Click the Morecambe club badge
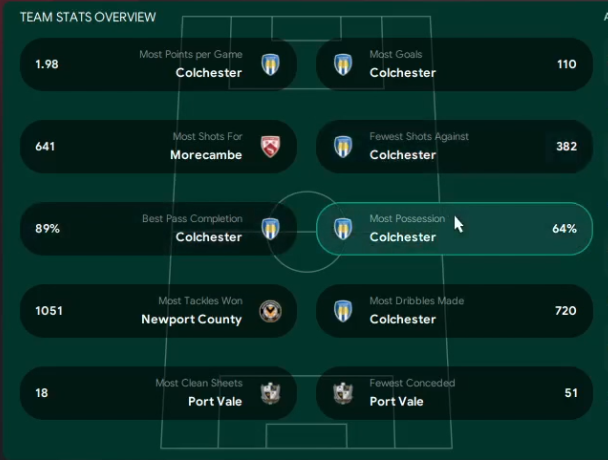The width and height of the screenshot is (608, 460). click(x=268, y=146)
